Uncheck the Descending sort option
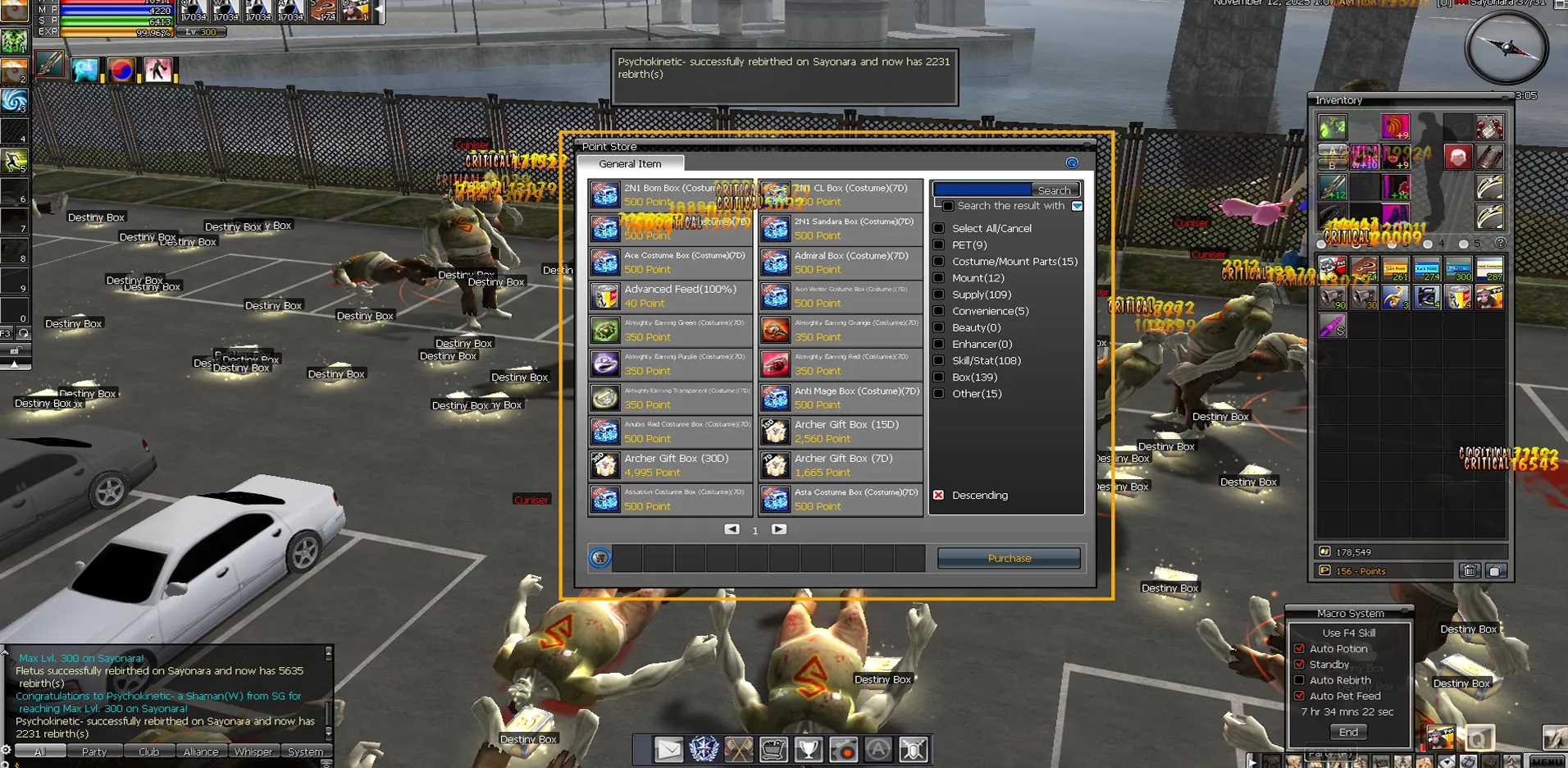 tap(939, 496)
